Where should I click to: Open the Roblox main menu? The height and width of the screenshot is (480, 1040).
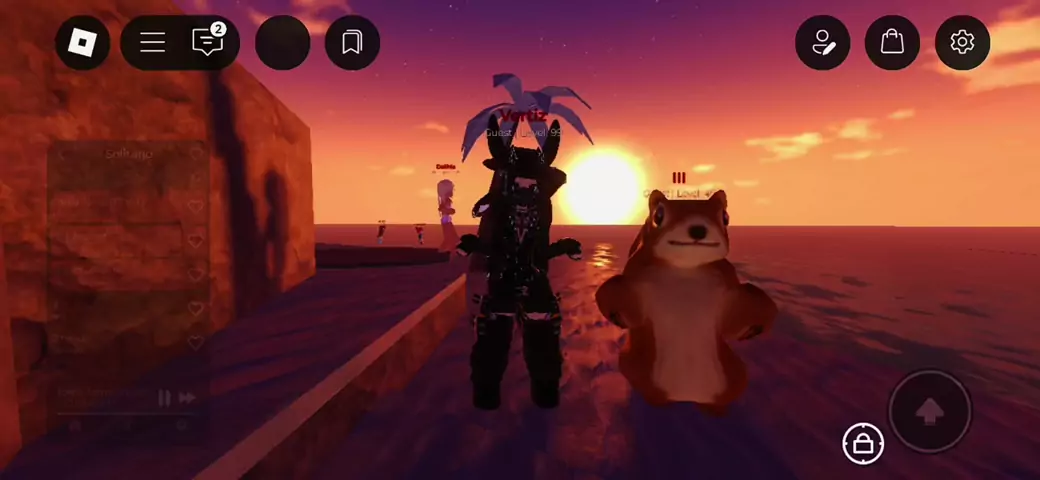(82, 42)
